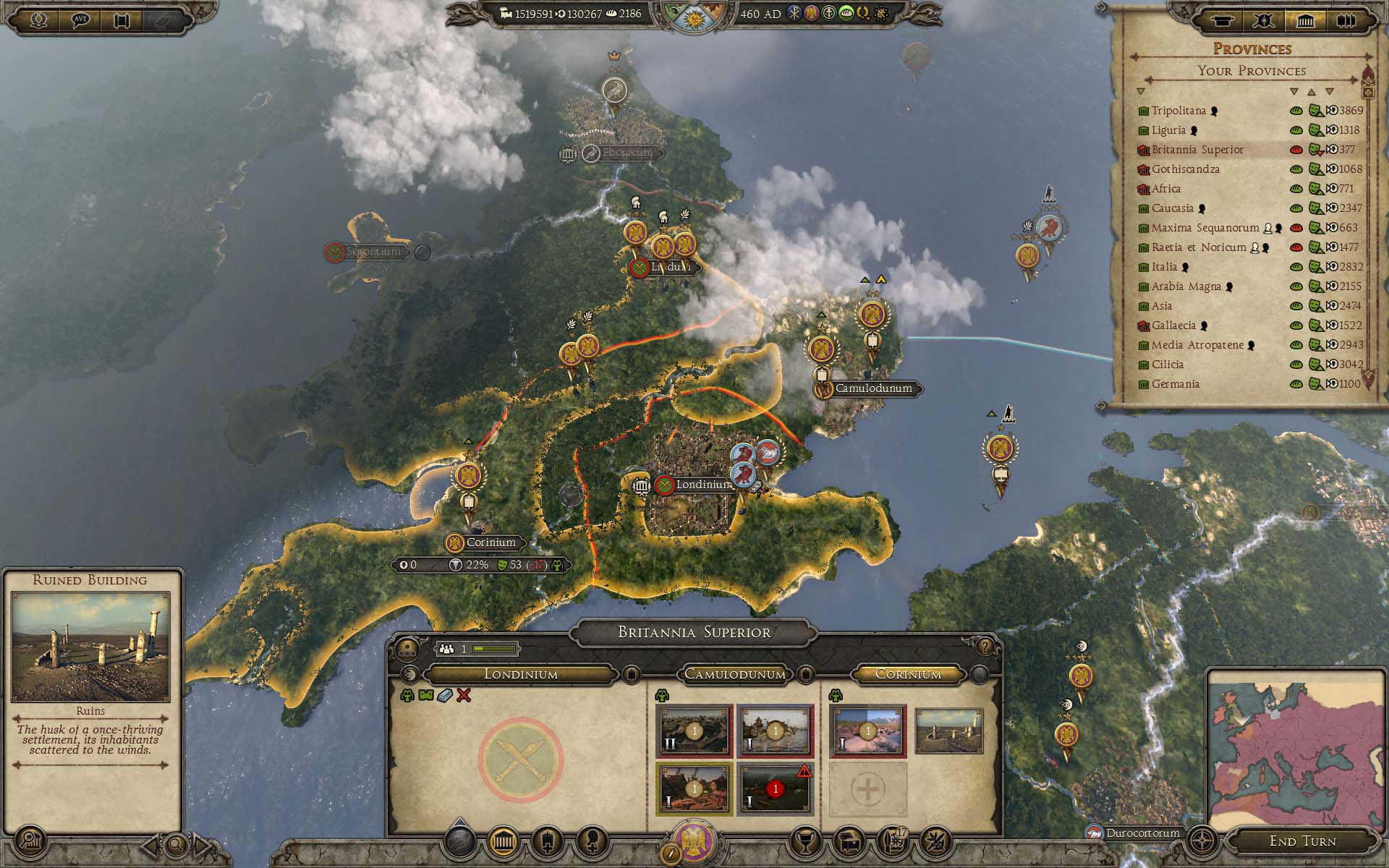This screenshot has width=1389, height=868.
Task: Open the AVE speech bubble menu
Action: click(81, 20)
